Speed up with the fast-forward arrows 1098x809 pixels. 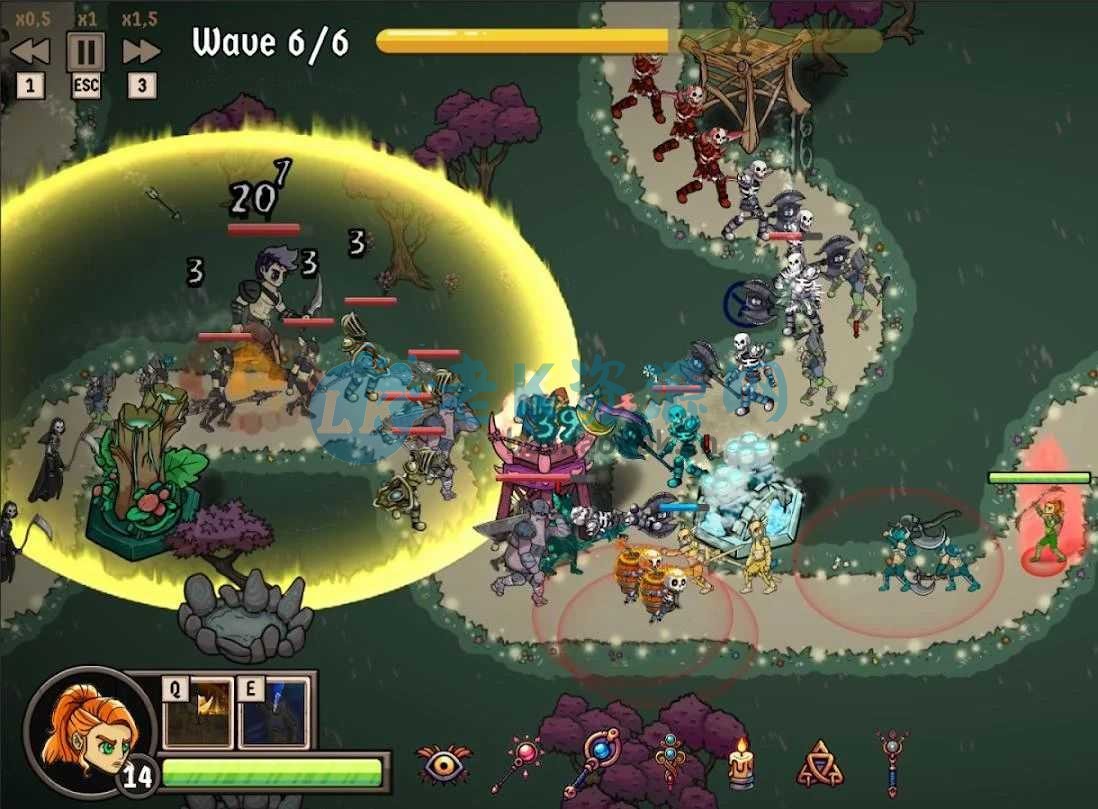click(142, 51)
